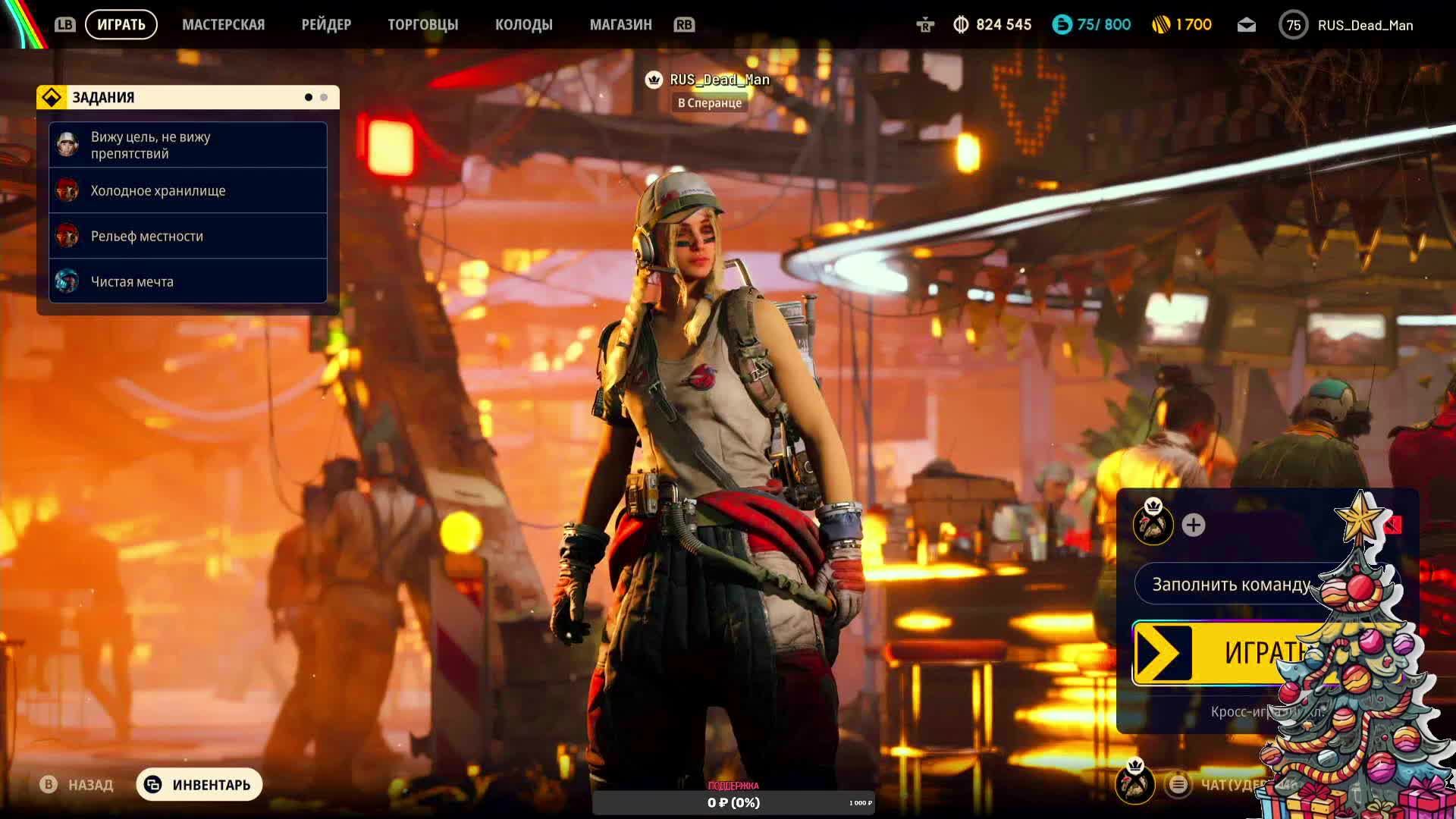The height and width of the screenshot is (819, 1456).
Task: Open the ТОРГОВЦЫ tab
Action: click(x=423, y=25)
